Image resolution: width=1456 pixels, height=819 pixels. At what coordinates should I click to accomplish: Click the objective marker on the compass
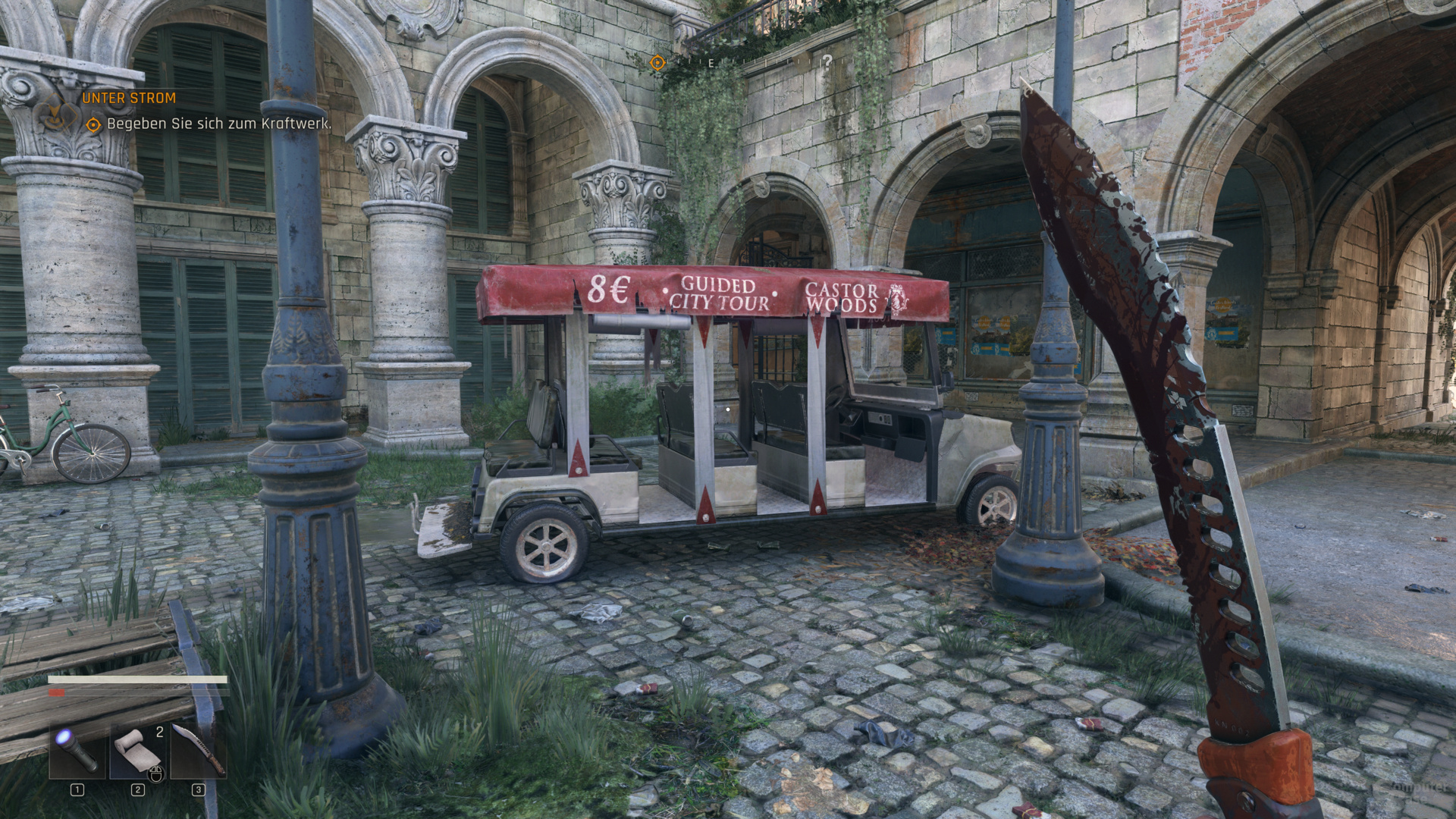click(657, 63)
